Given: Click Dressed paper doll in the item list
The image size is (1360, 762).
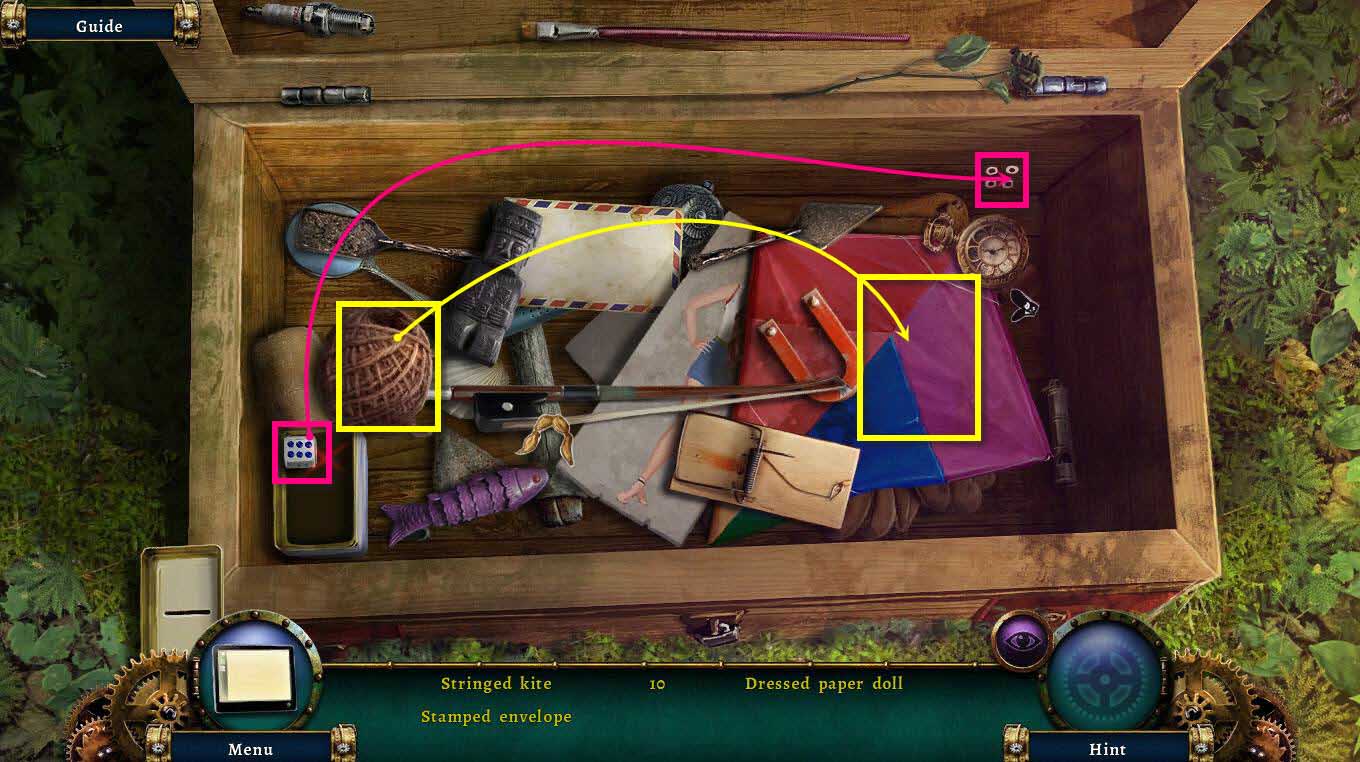Looking at the screenshot, I should tap(824, 683).
